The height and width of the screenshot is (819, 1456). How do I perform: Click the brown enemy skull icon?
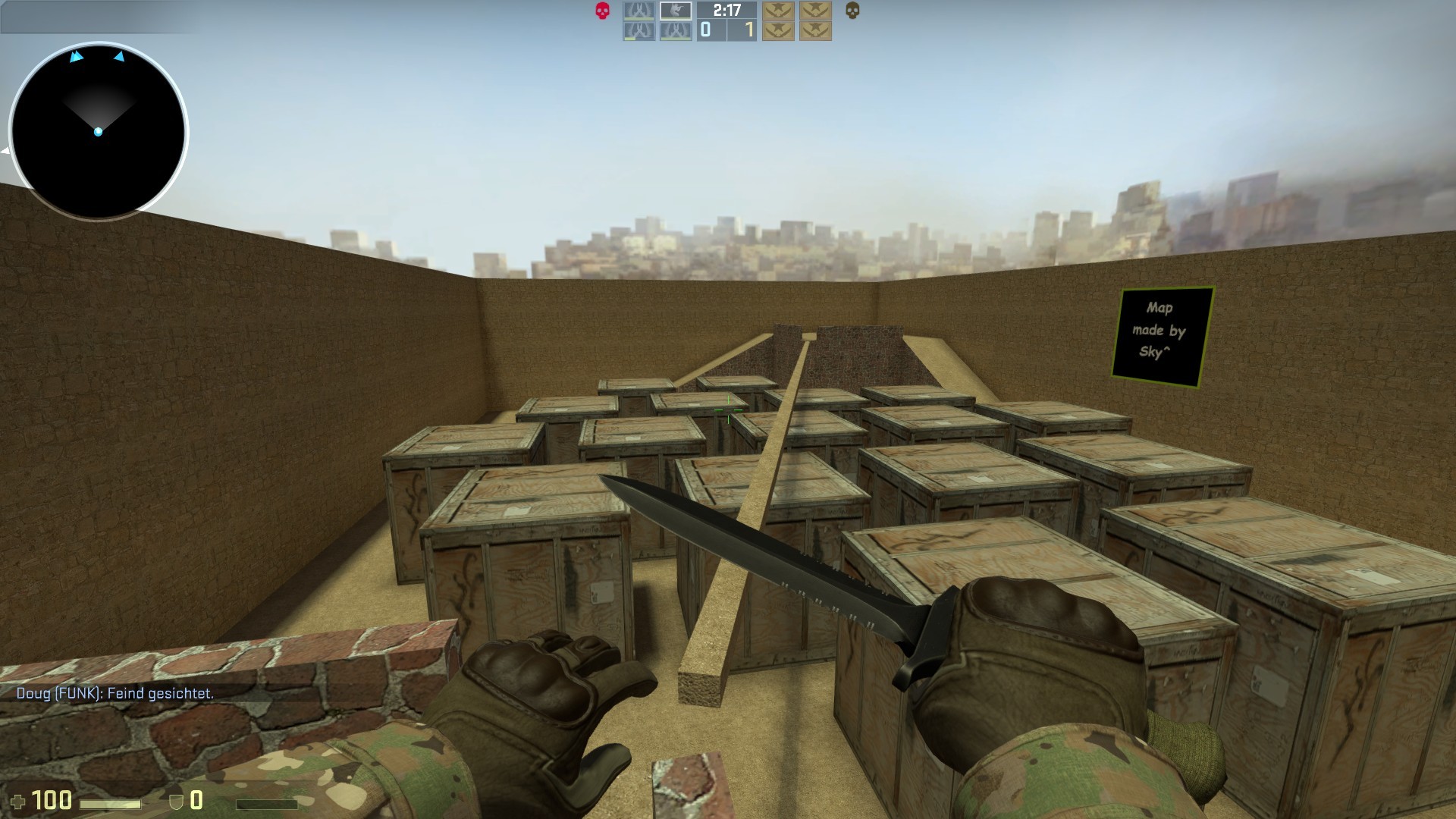coord(852,11)
